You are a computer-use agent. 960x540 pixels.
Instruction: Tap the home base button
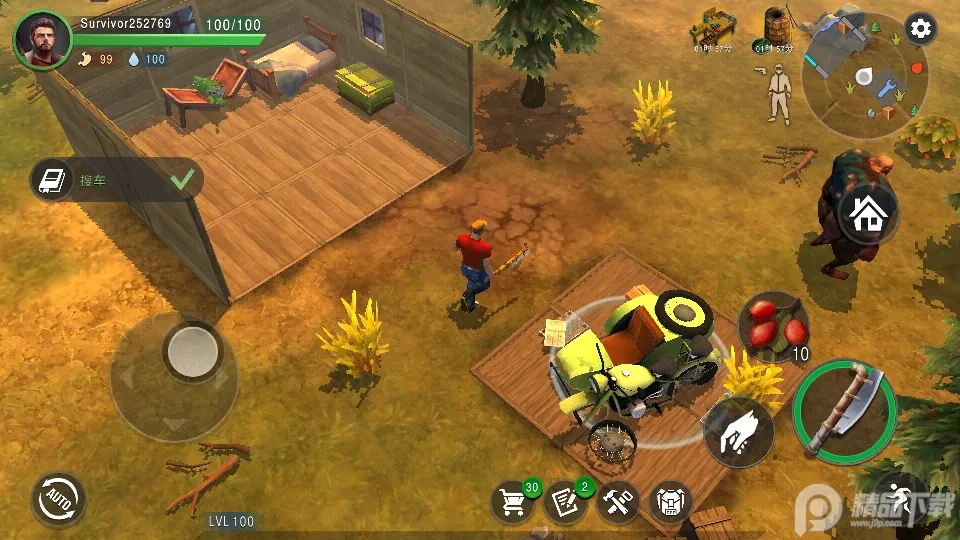point(866,215)
